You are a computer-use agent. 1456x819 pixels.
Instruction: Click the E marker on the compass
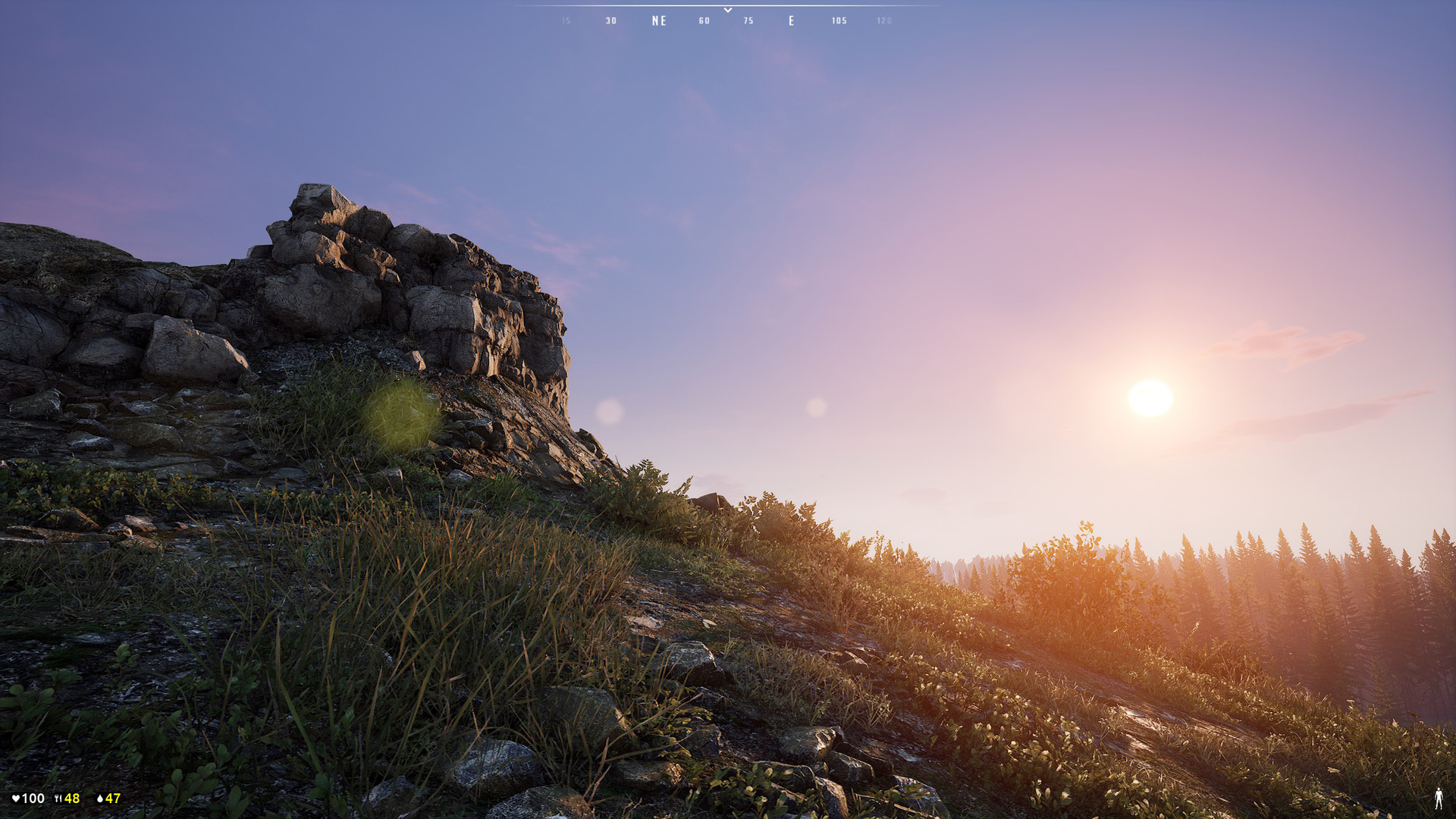pyautogui.click(x=792, y=20)
